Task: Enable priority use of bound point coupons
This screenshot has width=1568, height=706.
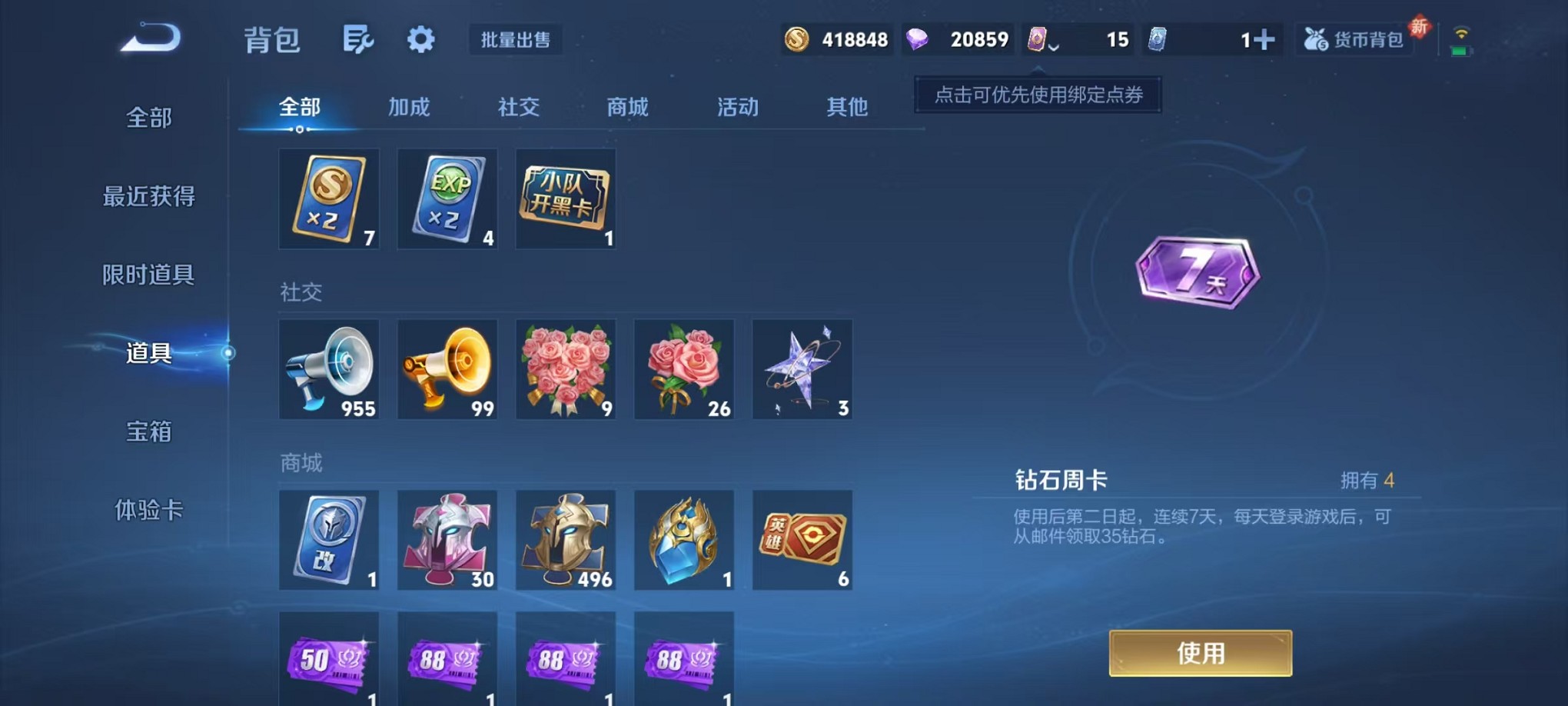Action: (x=1037, y=95)
